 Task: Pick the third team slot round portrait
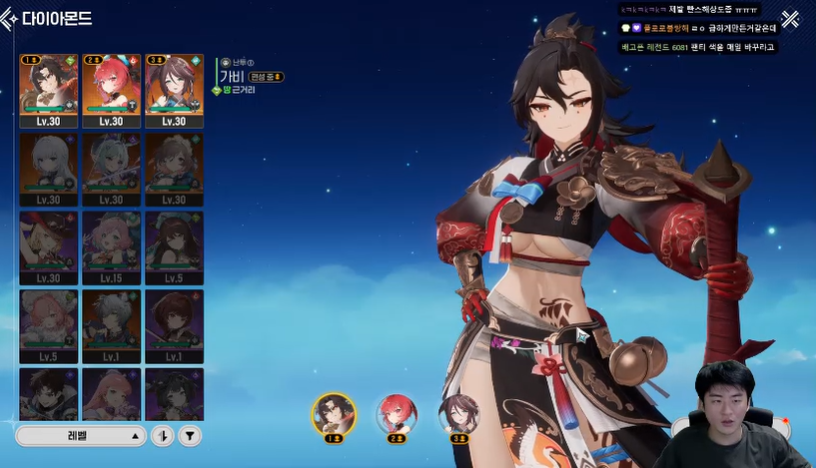pos(459,413)
